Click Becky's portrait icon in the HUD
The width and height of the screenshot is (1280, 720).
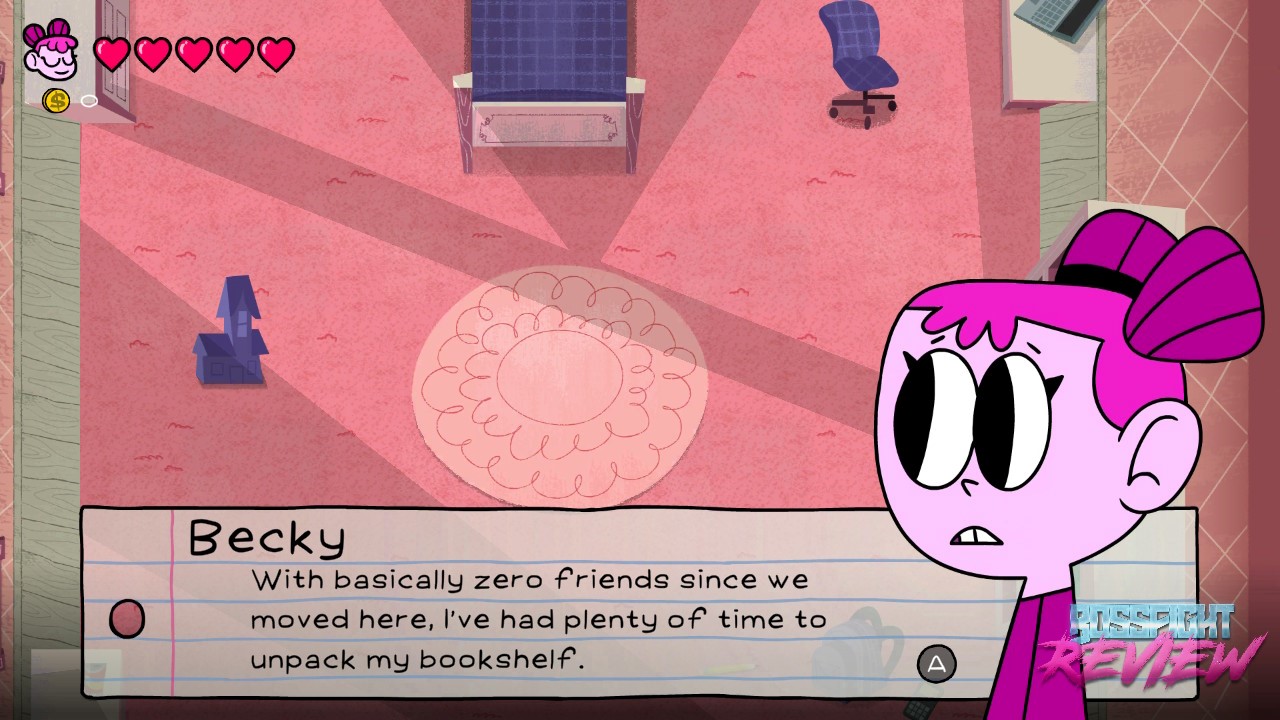coord(50,52)
